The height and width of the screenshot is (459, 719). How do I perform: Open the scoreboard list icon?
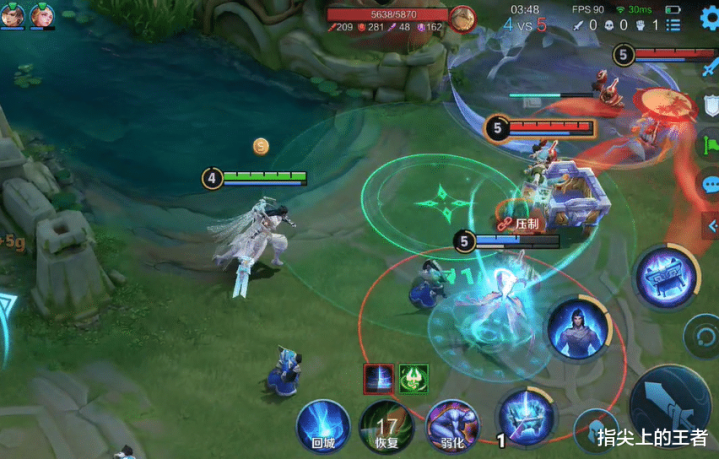[672, 25]
